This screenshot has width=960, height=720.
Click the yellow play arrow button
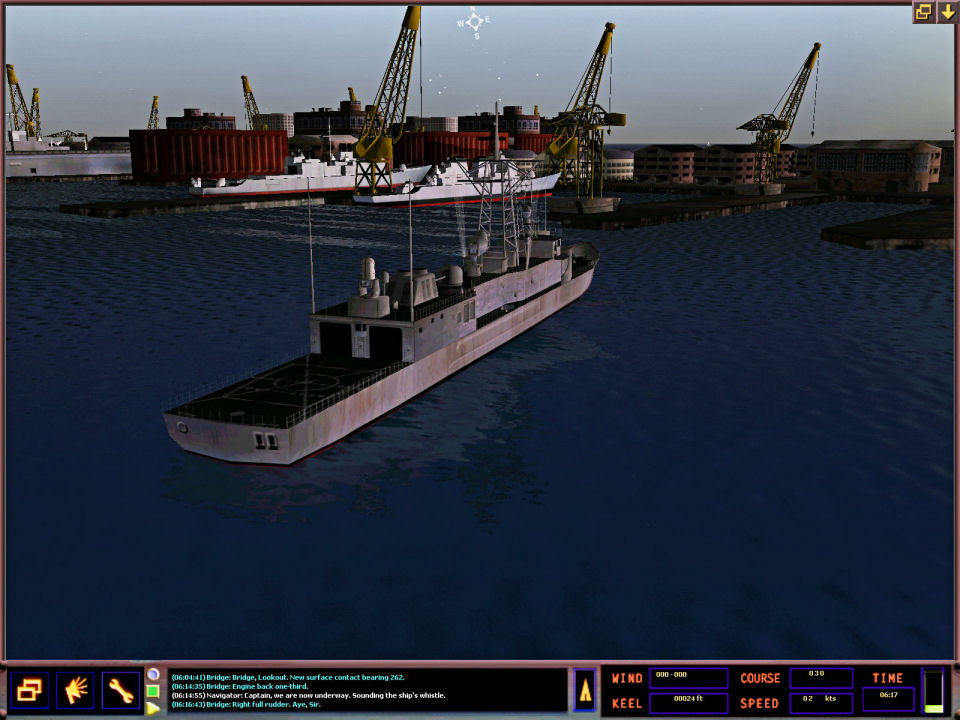click(x=153, y=708)
